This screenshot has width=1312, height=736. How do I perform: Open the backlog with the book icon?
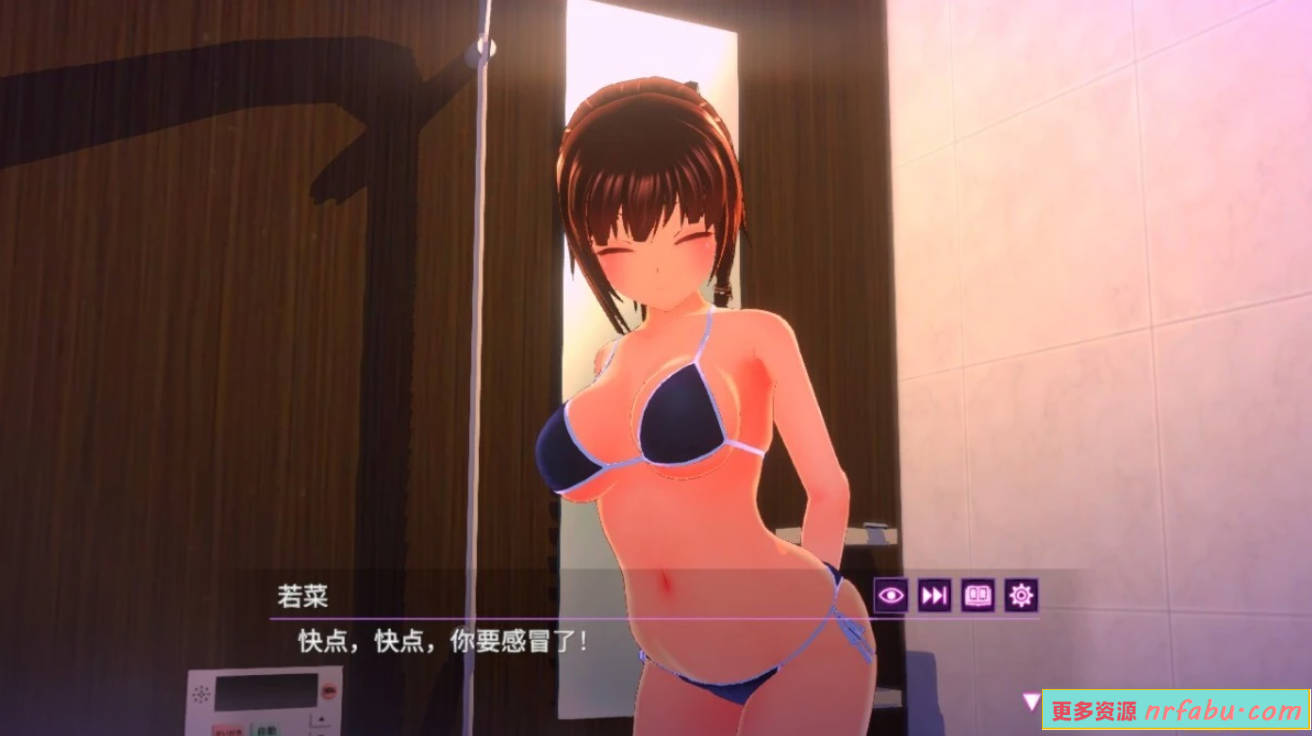[x=976, y=597]
